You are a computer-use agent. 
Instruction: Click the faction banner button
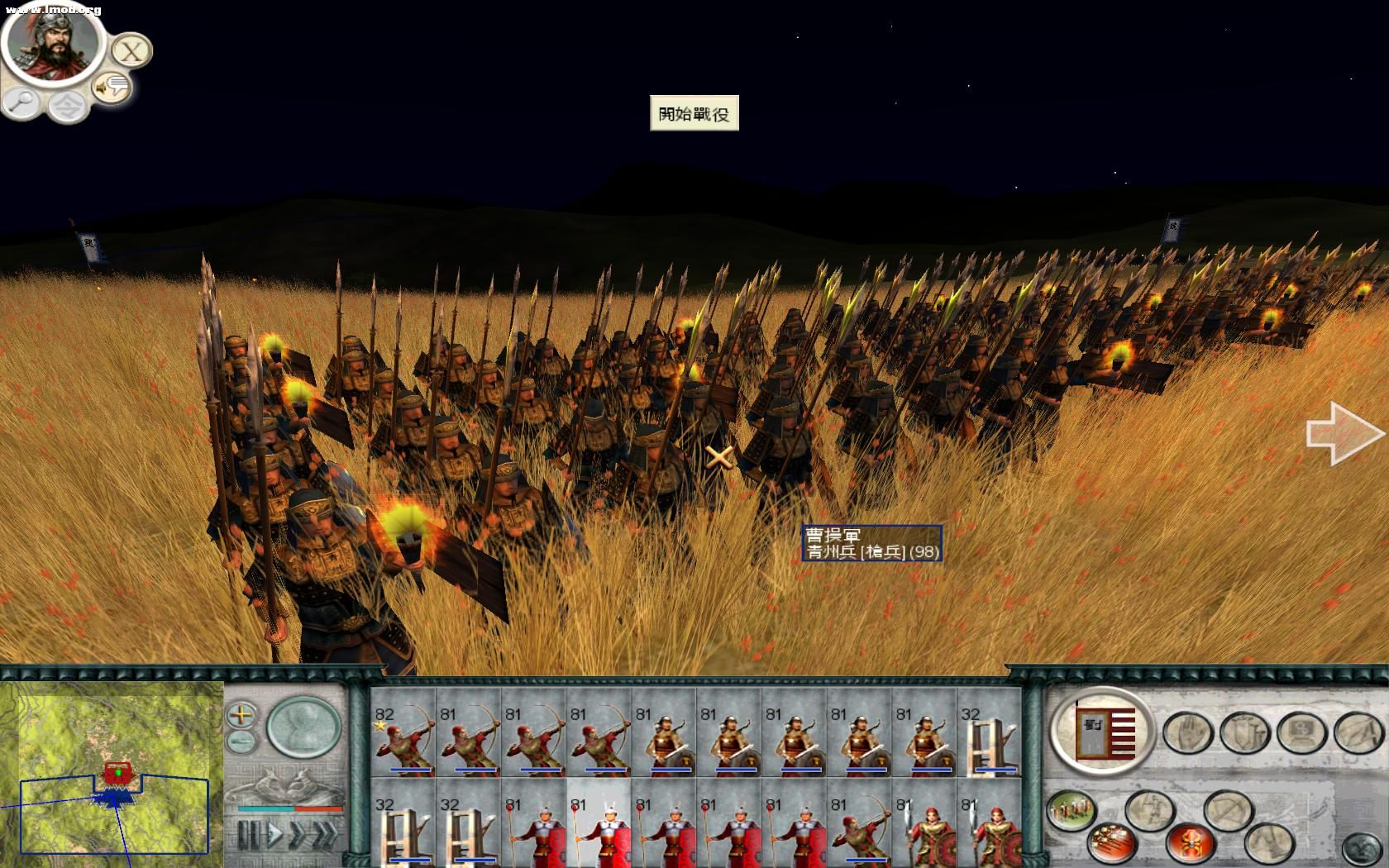tap(1102, 730)
